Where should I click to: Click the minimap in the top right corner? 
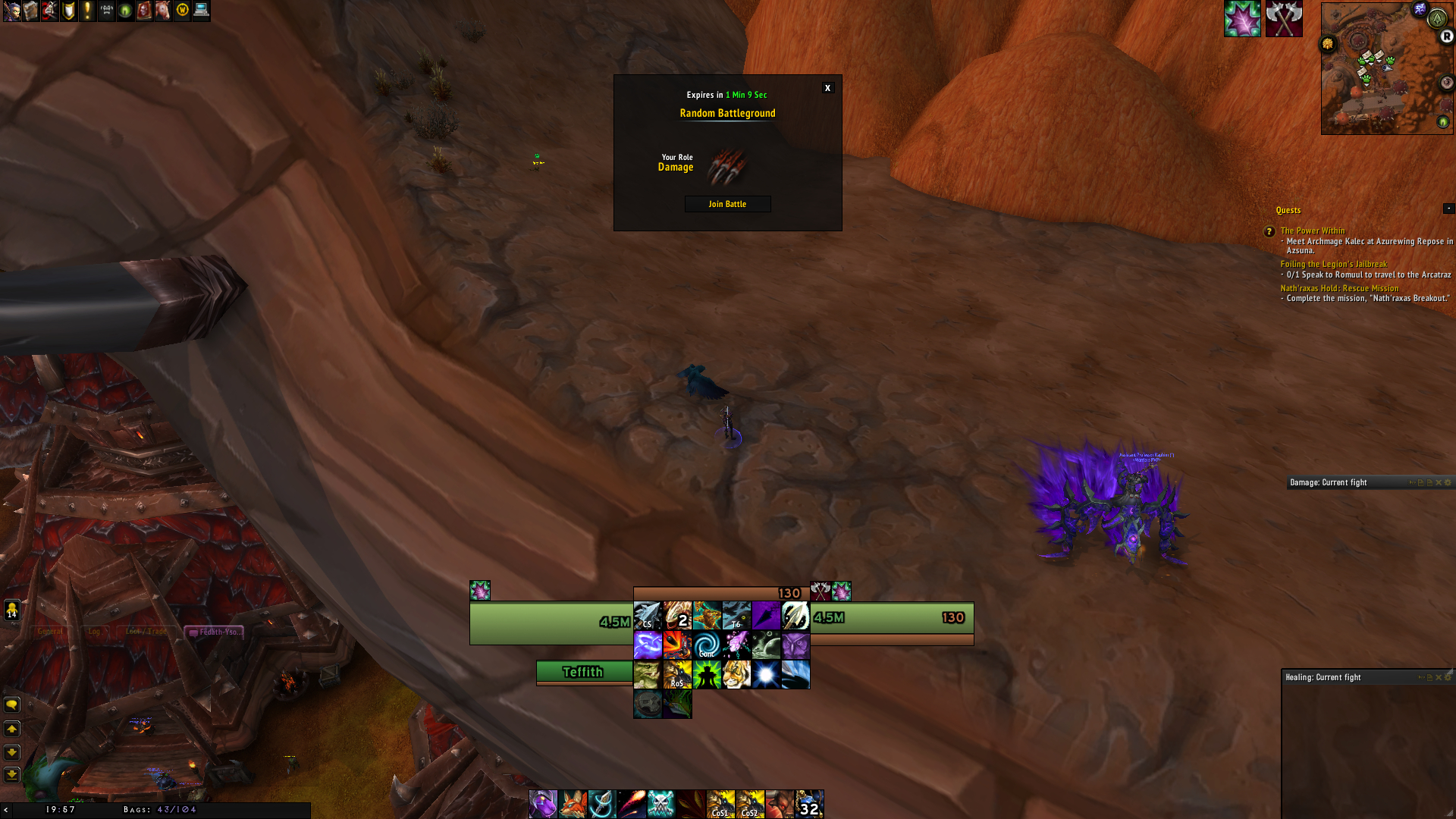[x=1388, y=68]
